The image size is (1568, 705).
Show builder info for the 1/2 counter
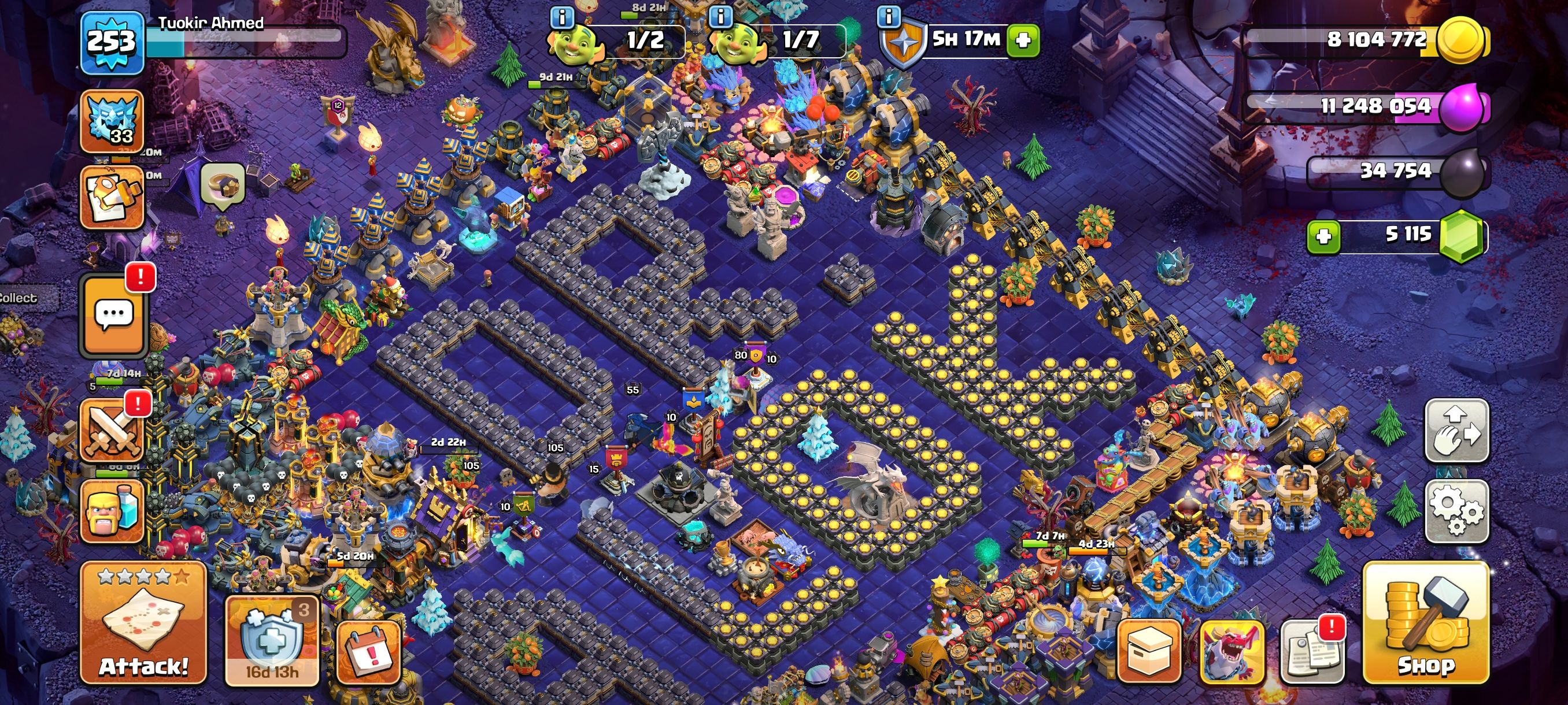[561, 17]
